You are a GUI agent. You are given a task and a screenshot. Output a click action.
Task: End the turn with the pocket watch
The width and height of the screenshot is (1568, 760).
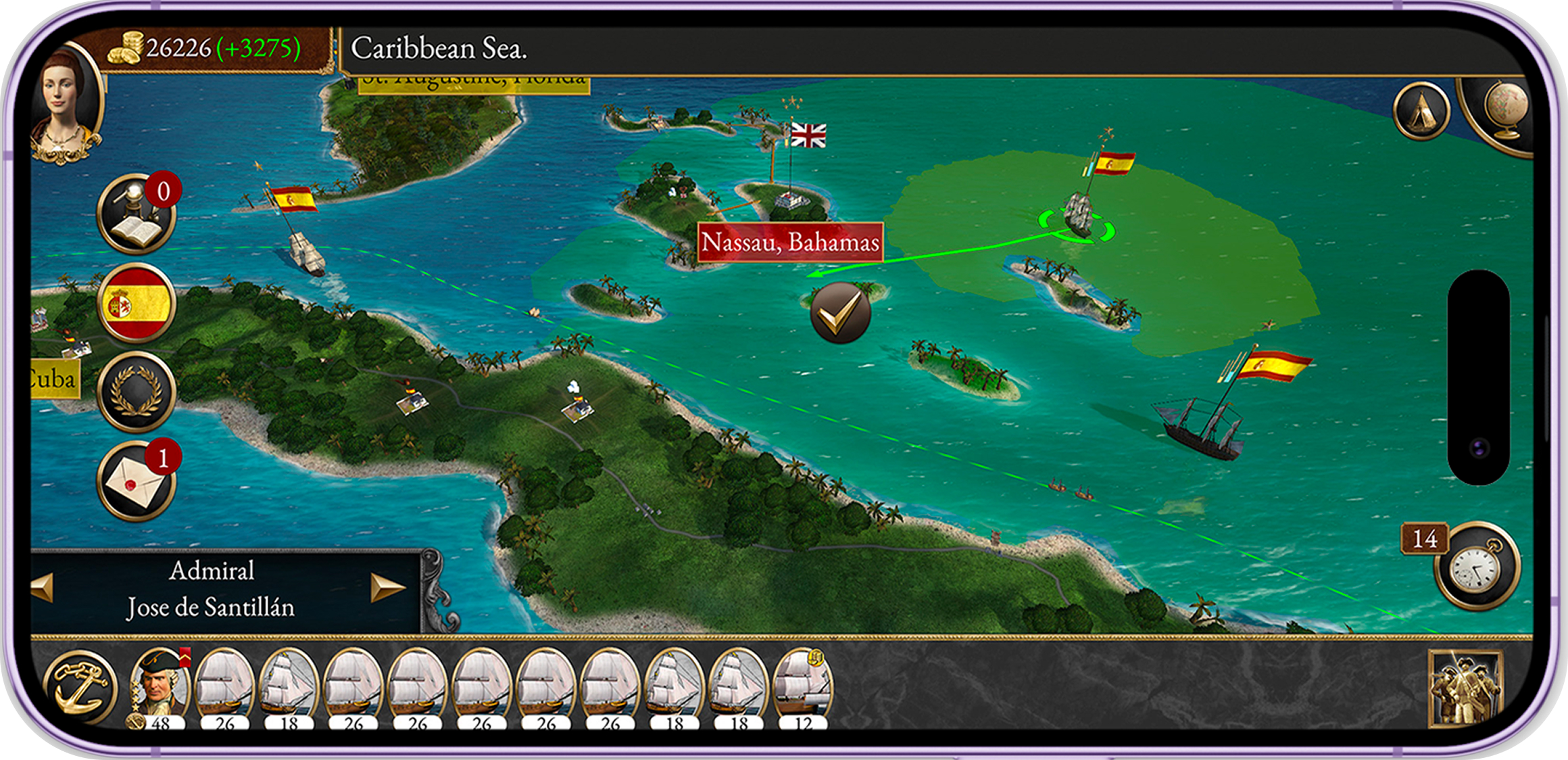point(1477,567)
